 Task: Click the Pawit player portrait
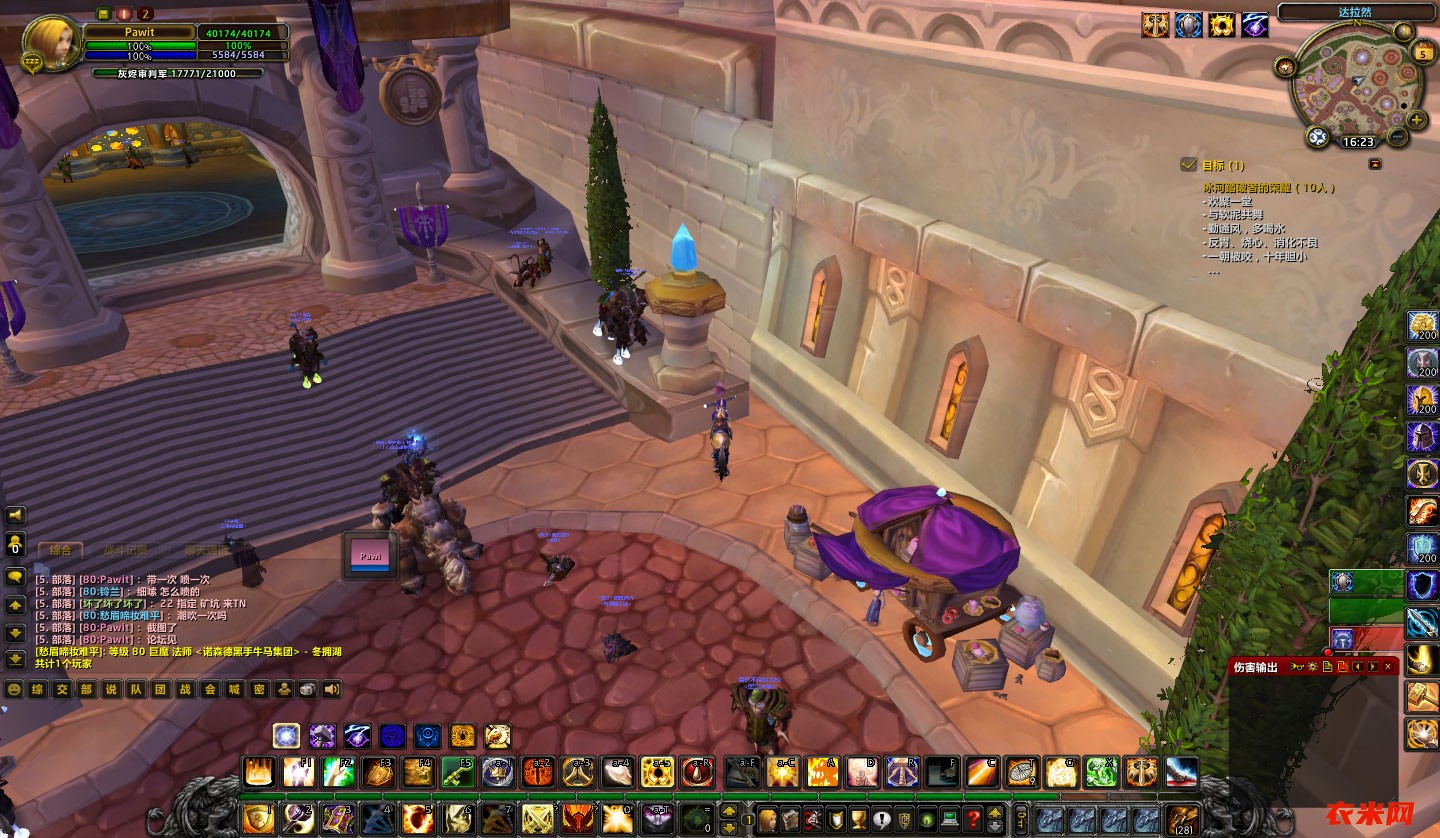46,42
